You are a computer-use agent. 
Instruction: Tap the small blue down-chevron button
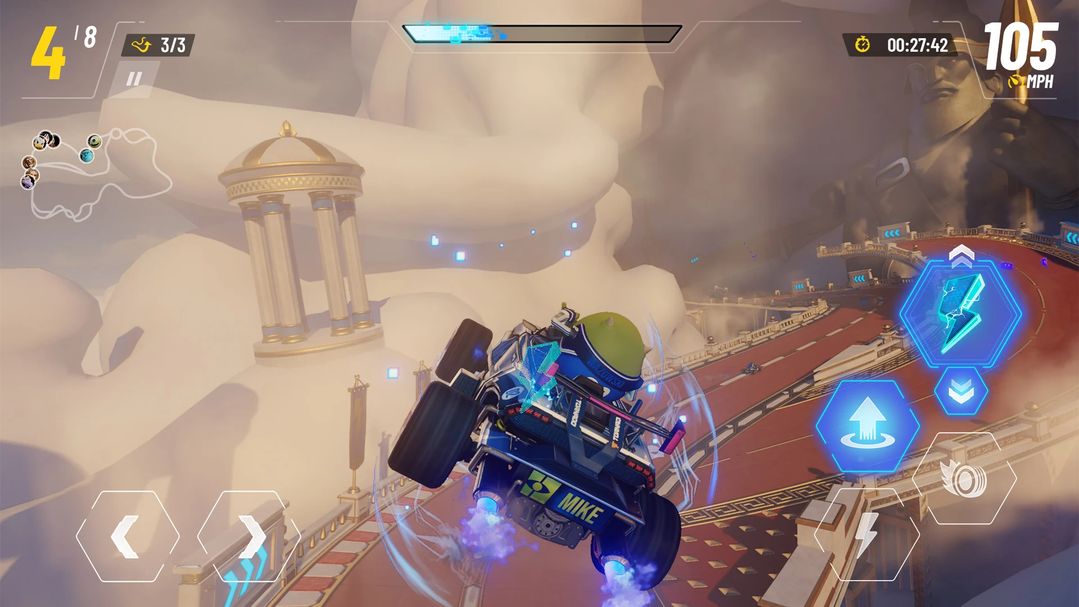point(961,391)
